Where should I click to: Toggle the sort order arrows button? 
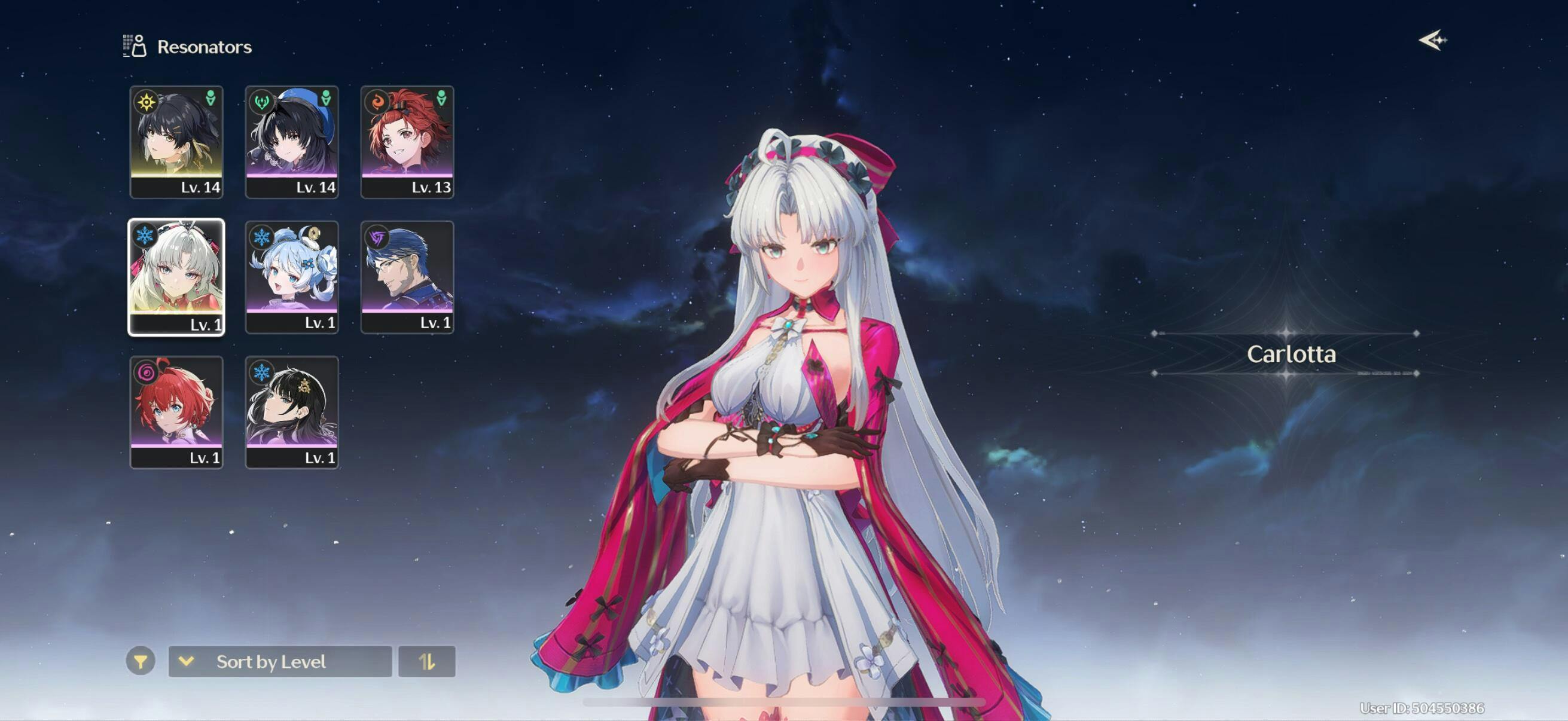click(427, 661)
